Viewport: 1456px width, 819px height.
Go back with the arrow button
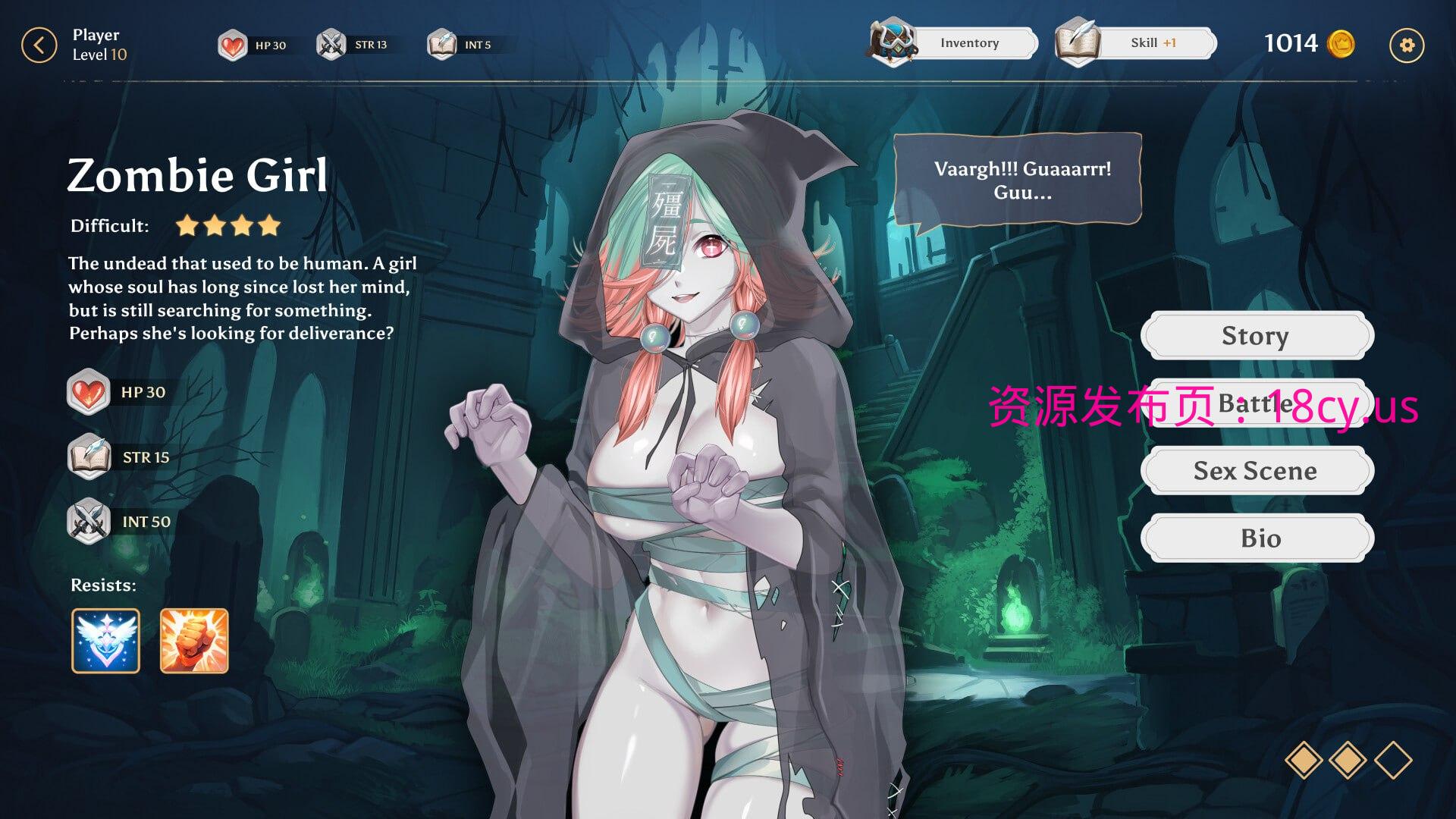click(x=39, y=45)
